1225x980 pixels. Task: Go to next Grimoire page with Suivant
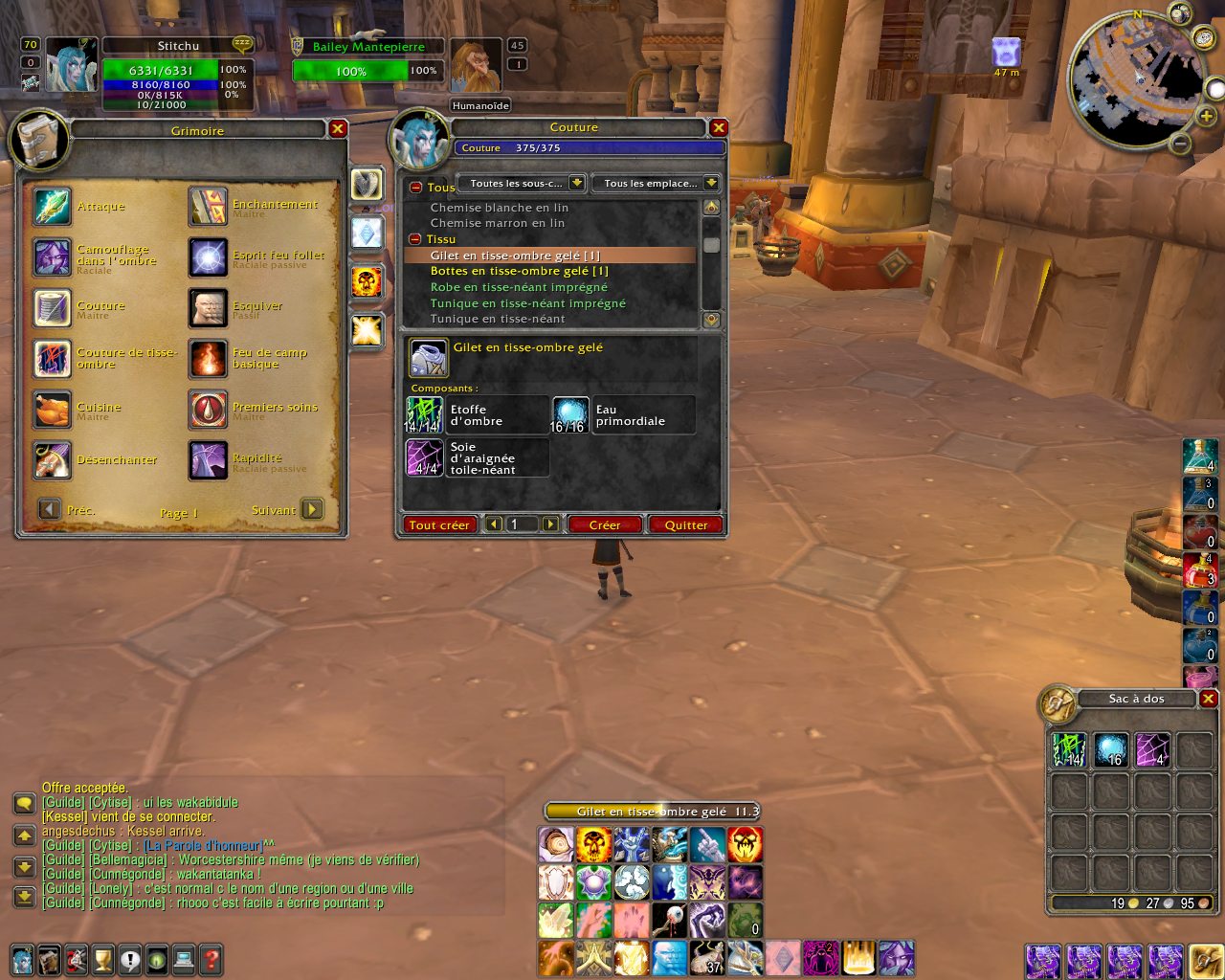(x=312, y=509)
